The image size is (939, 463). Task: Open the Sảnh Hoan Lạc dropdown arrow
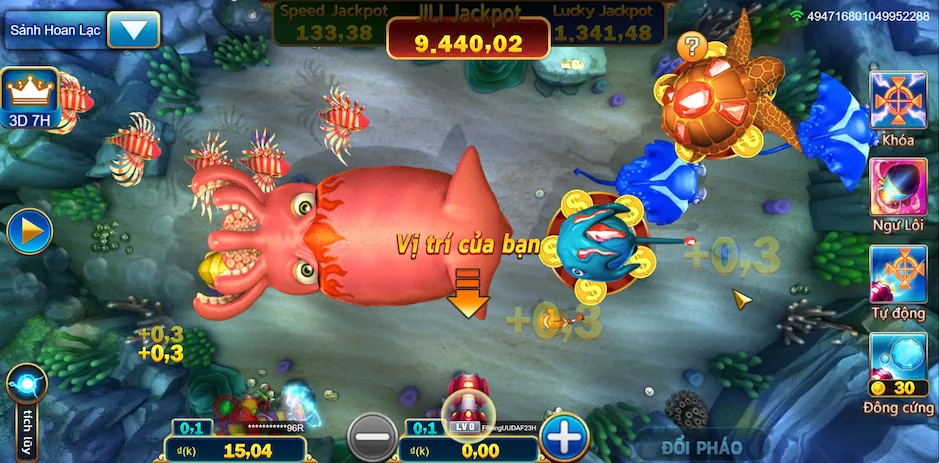pyautogui.click(x=133, y=29)
